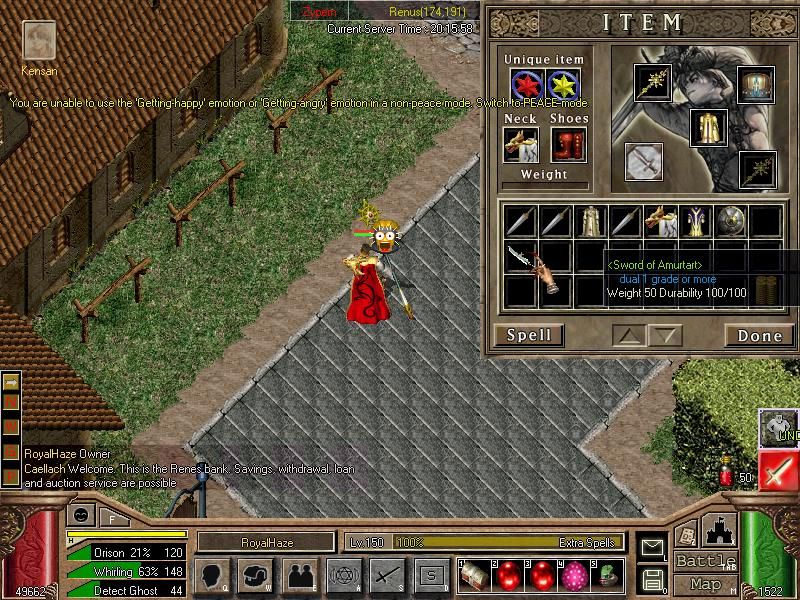Select the red boots in Shoes slot
Viewport: 800px width, 600px height.
click(568, 145)
